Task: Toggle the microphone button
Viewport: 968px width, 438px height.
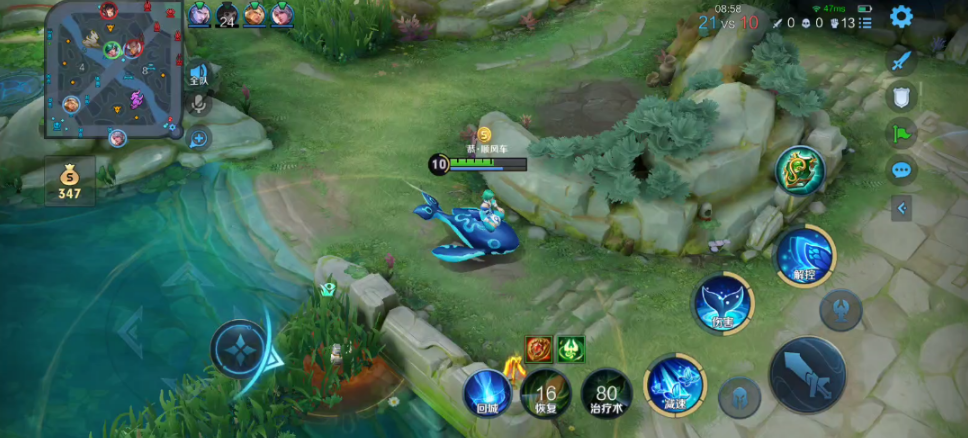Action: pyautogui.click(x=198, y=104)
